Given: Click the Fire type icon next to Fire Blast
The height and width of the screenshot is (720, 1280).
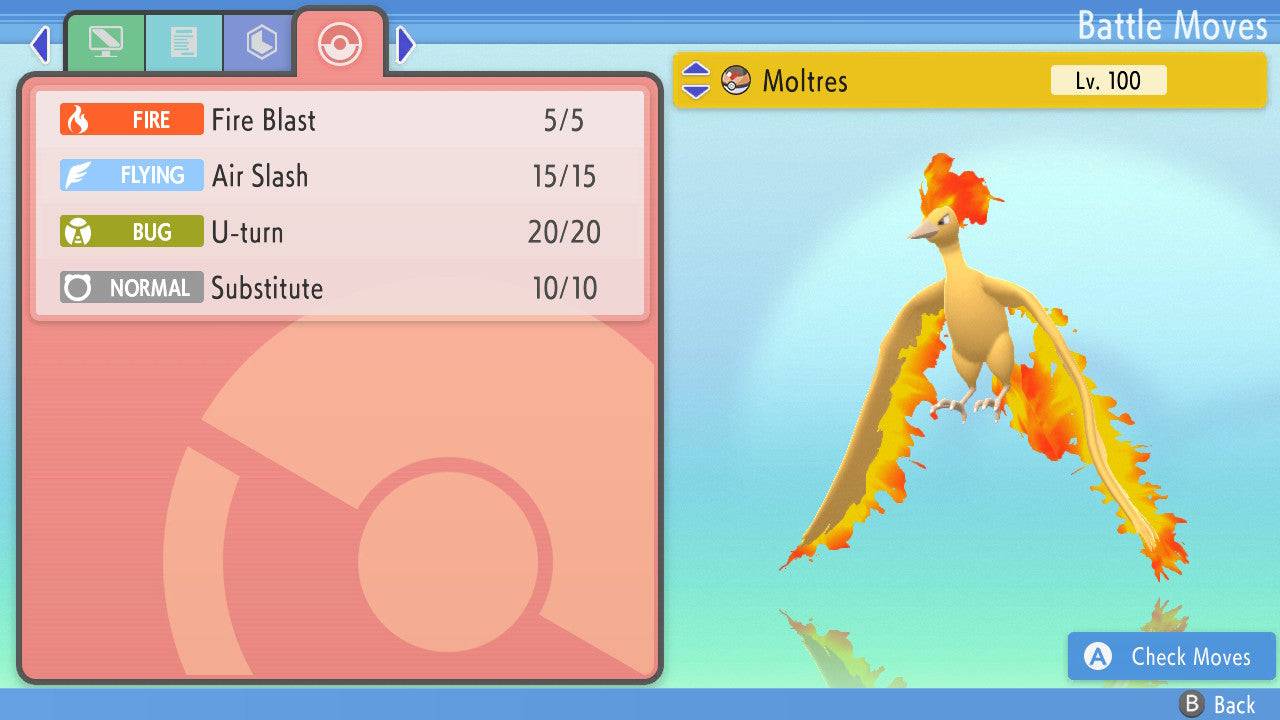Looking at the screenshot, I should pos(130,119).
